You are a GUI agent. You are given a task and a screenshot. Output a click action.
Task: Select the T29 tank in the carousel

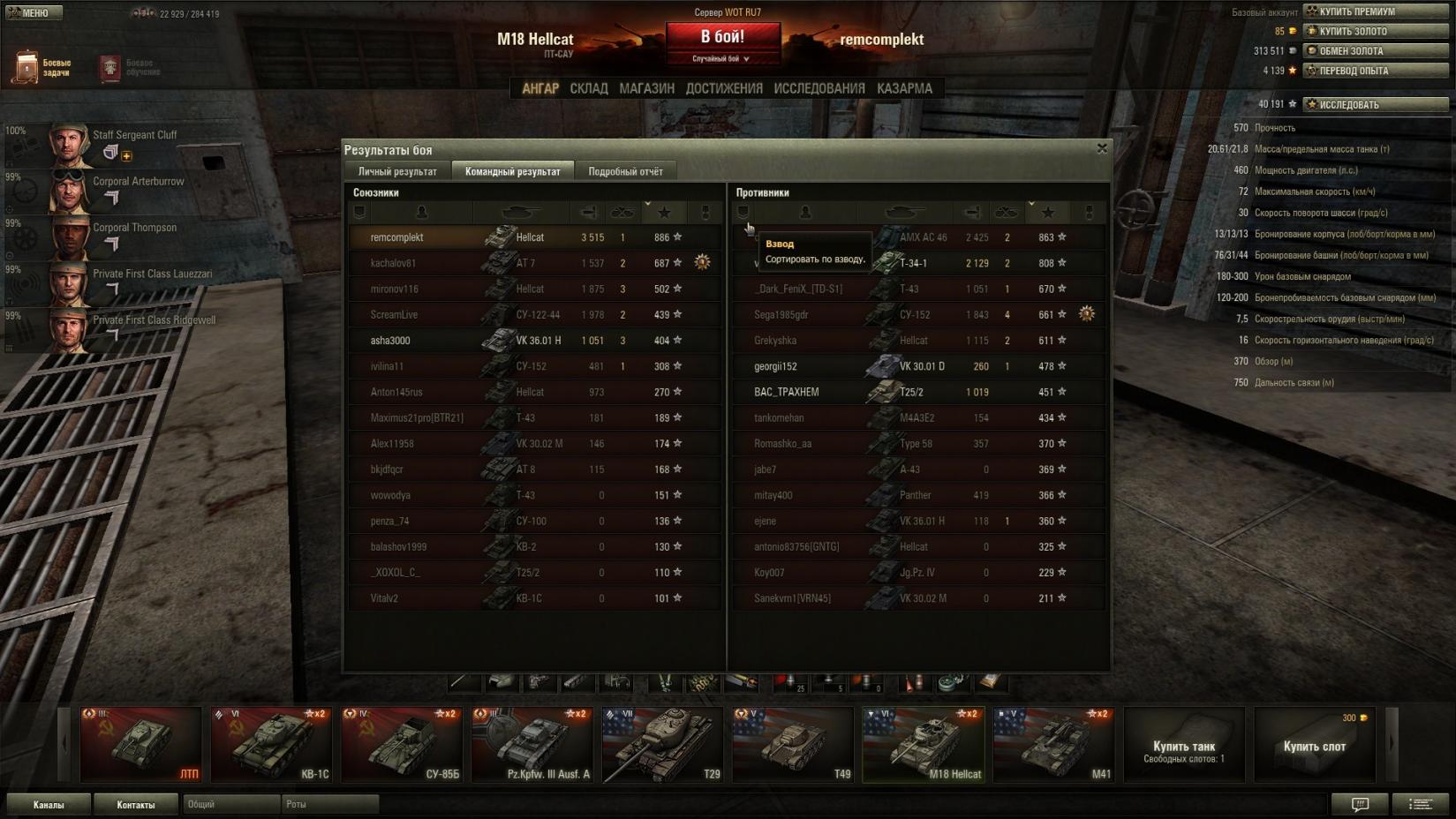click(x=662, y=745)
